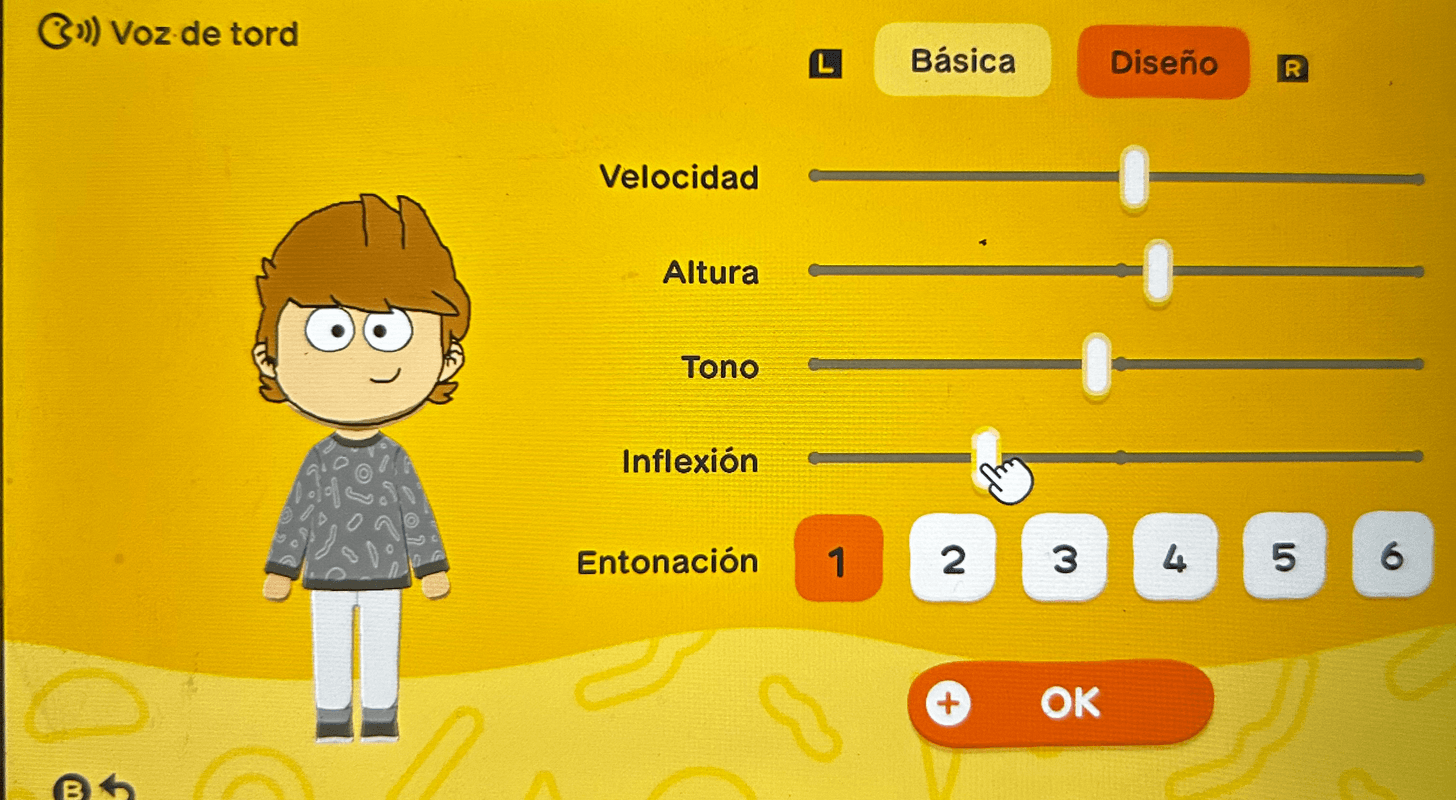This screenshot has width=1456, height=800.
Task: Click the character avatar to preview the voice
Action: tap(360, 420)
